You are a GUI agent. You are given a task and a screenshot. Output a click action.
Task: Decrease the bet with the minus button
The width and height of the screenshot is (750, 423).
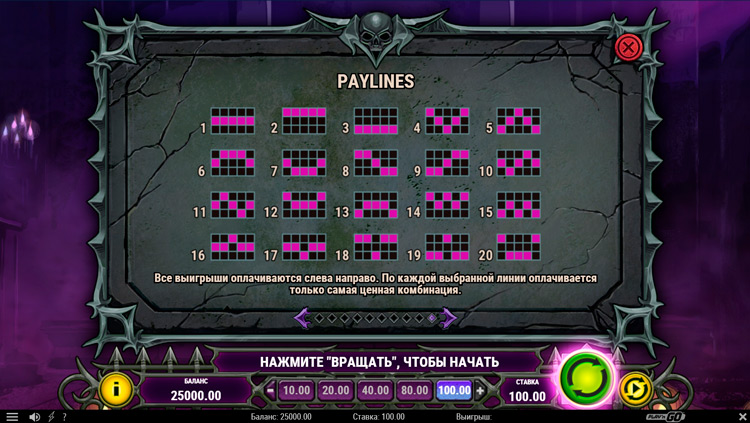(271, 391)
